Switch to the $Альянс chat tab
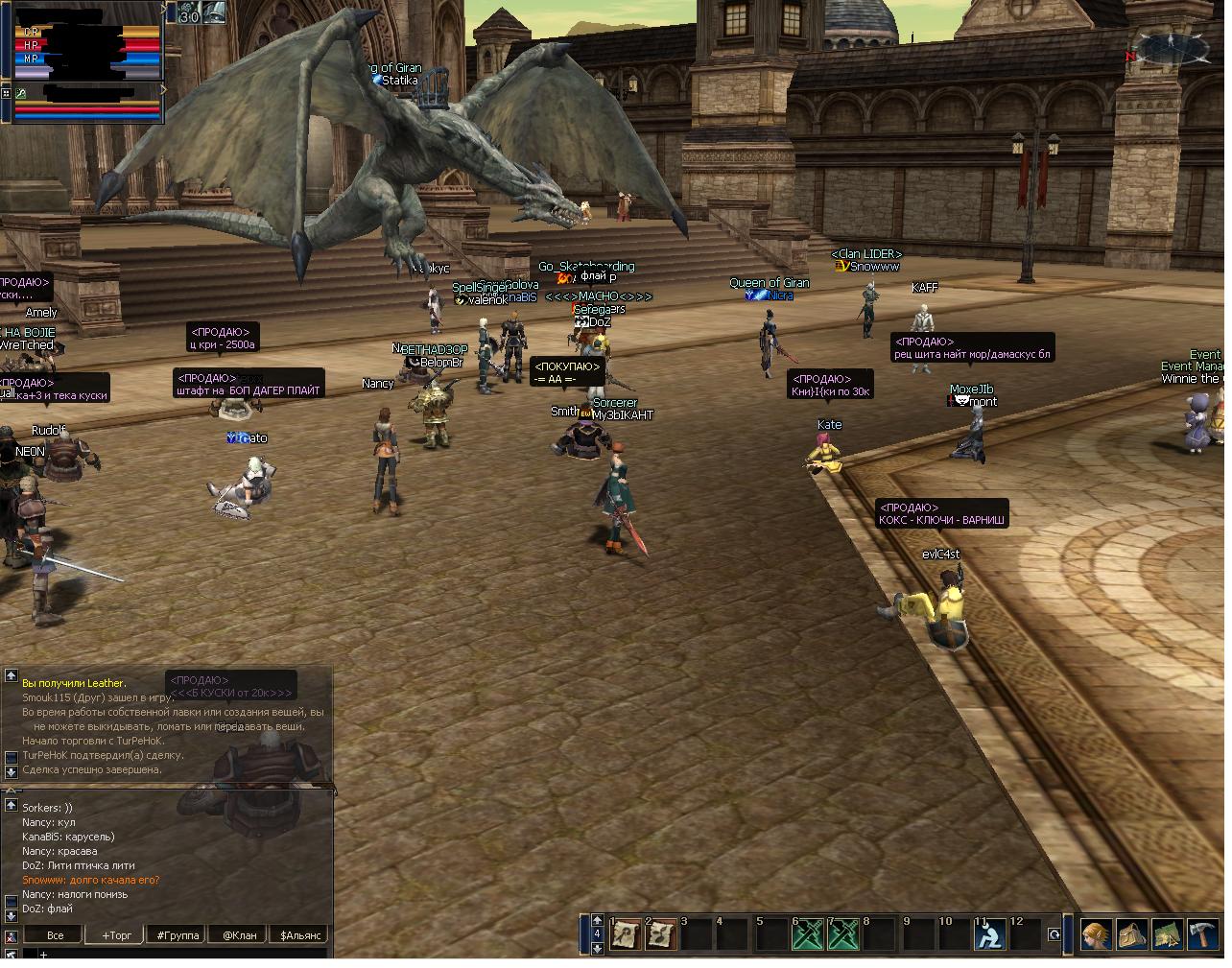Image resolution: width=1232 pixels, height=968 pixels. pyautogui.click(x=300, y=934)
